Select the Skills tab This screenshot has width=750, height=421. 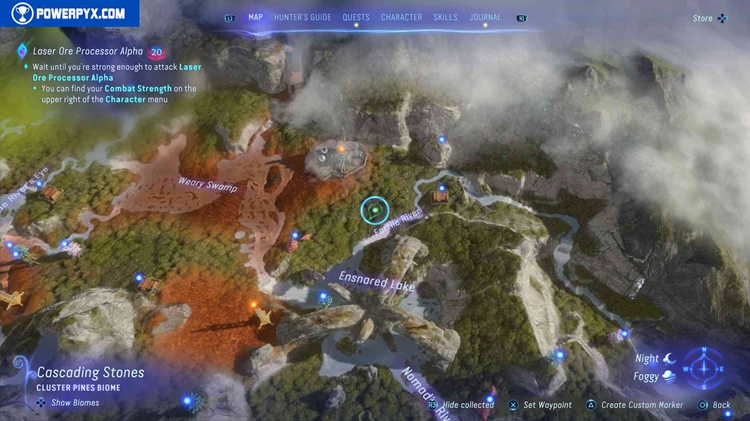coord(445,17)
